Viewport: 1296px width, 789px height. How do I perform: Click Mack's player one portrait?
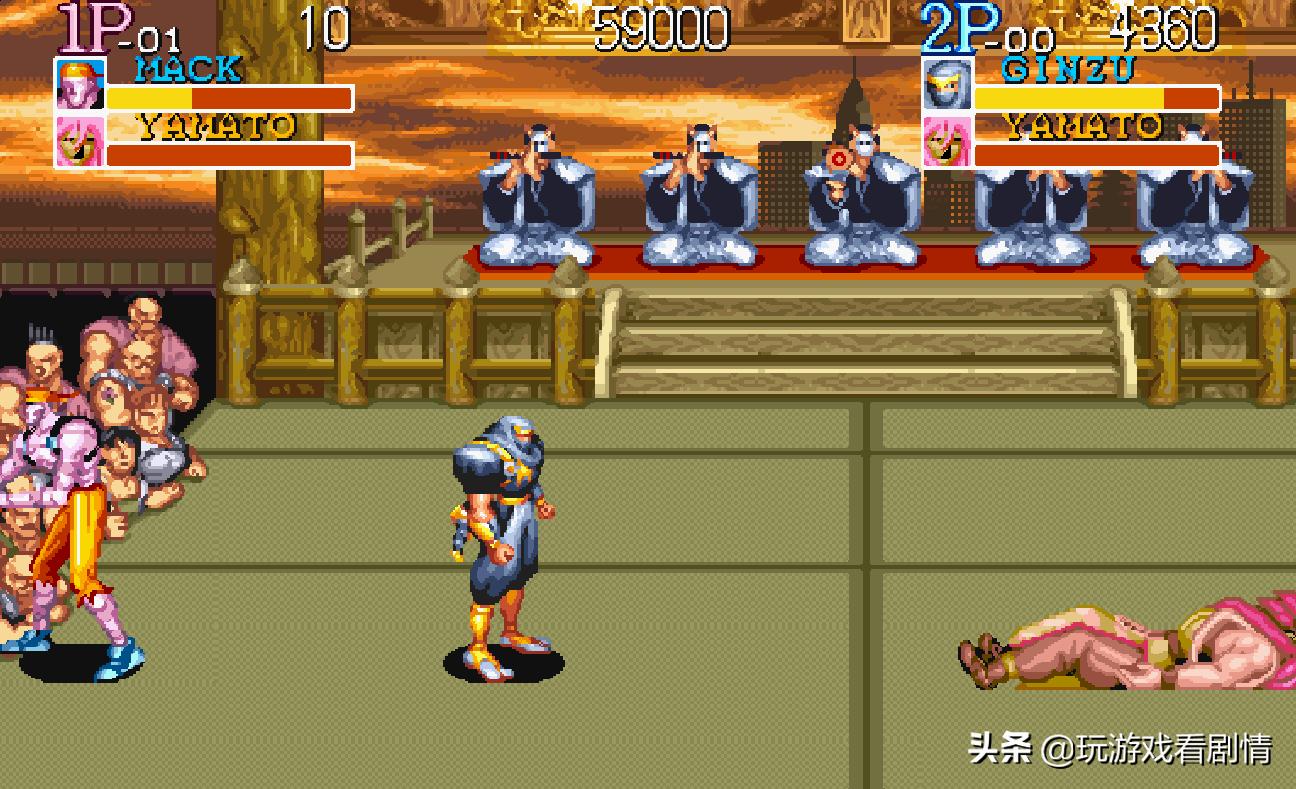(x=80, y=86)
